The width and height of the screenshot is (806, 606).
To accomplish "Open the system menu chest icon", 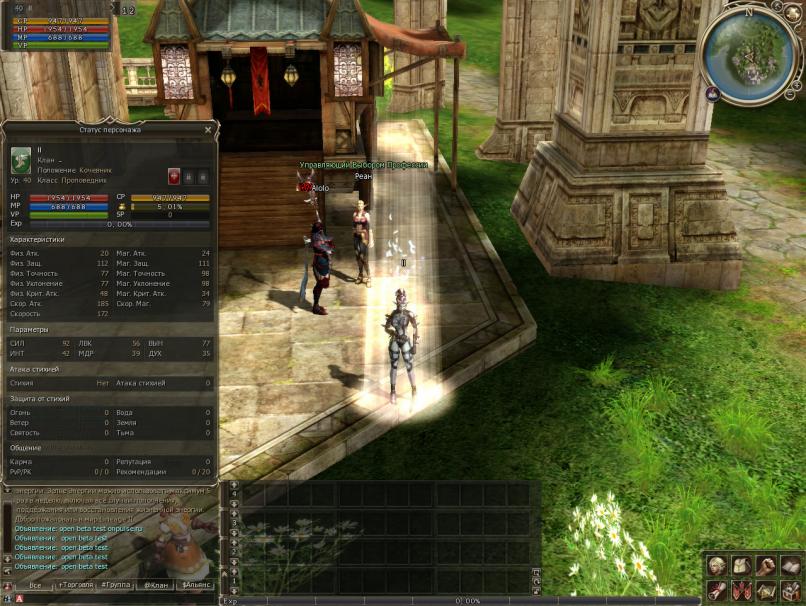I will 789,590.
